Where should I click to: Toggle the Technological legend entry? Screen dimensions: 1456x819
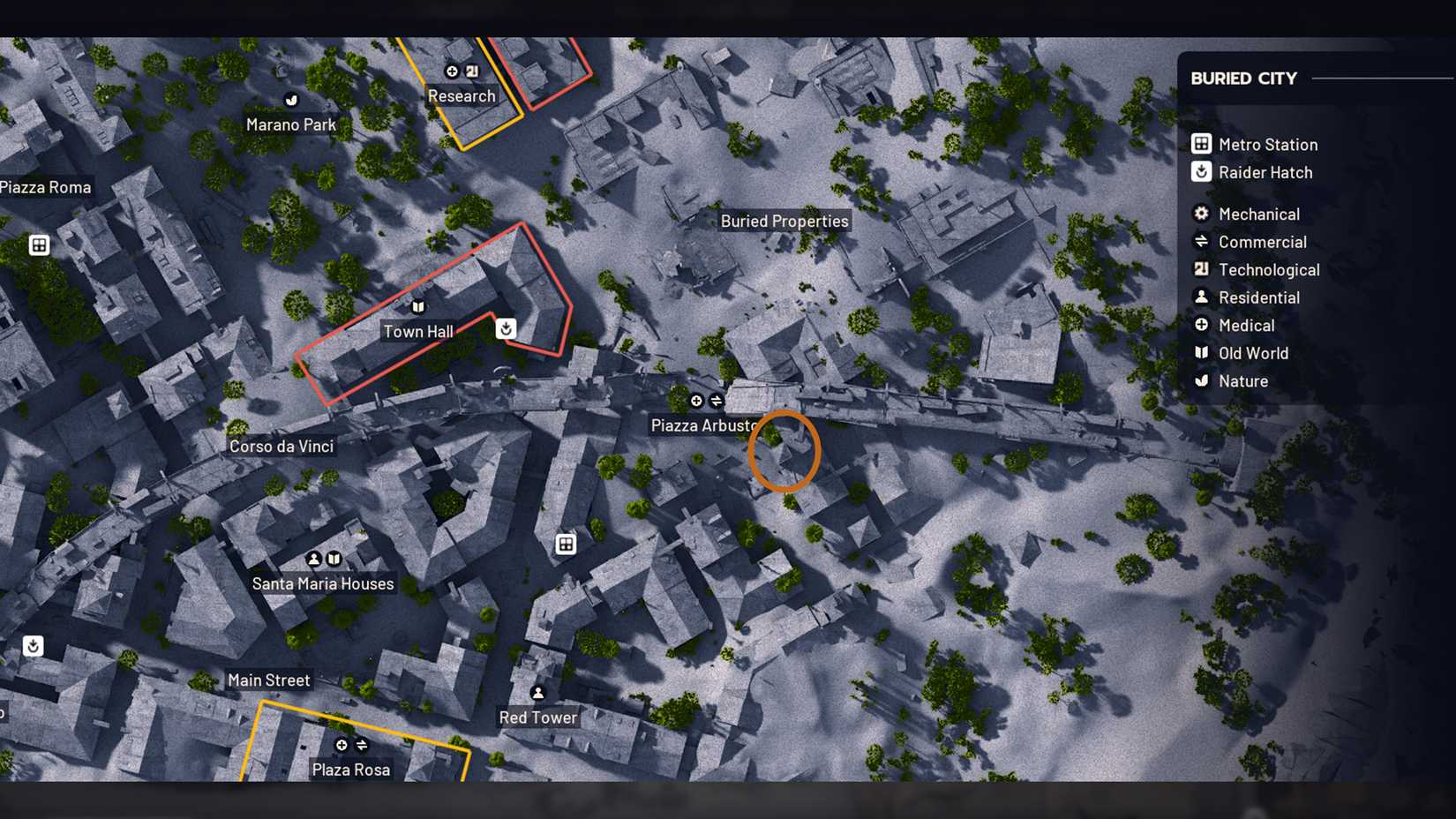(x=1200, y=269)
